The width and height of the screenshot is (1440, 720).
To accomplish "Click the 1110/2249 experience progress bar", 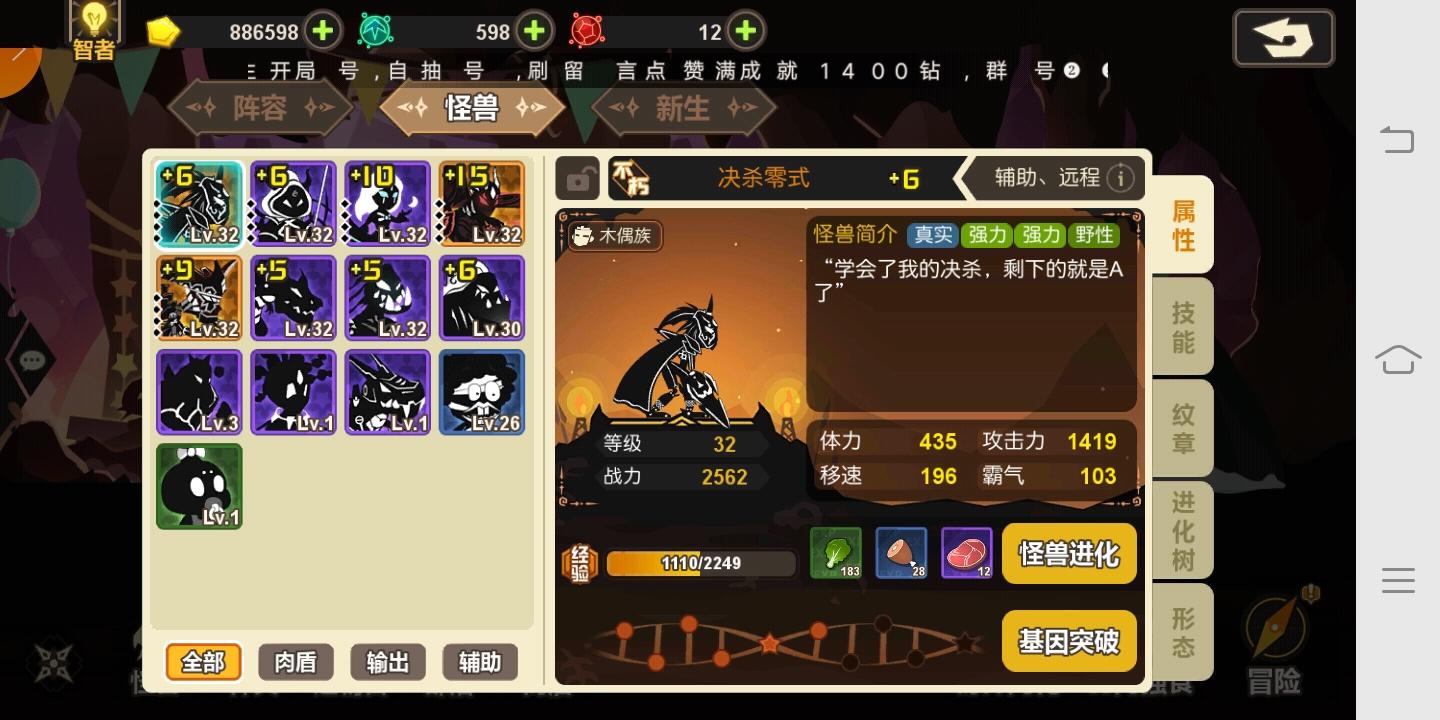I will click(700, 562).
